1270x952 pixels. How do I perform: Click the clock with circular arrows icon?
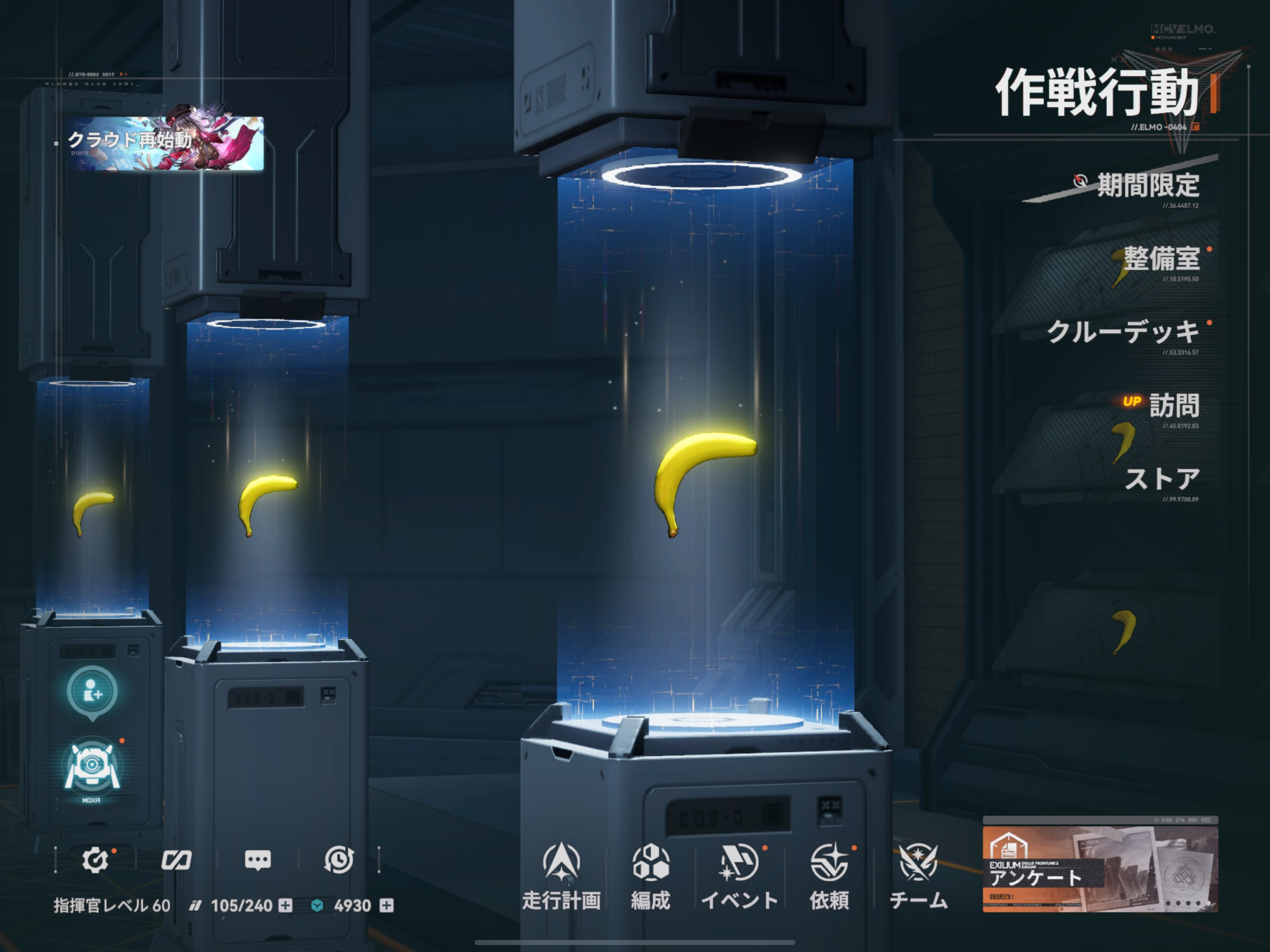click(339, 859)
